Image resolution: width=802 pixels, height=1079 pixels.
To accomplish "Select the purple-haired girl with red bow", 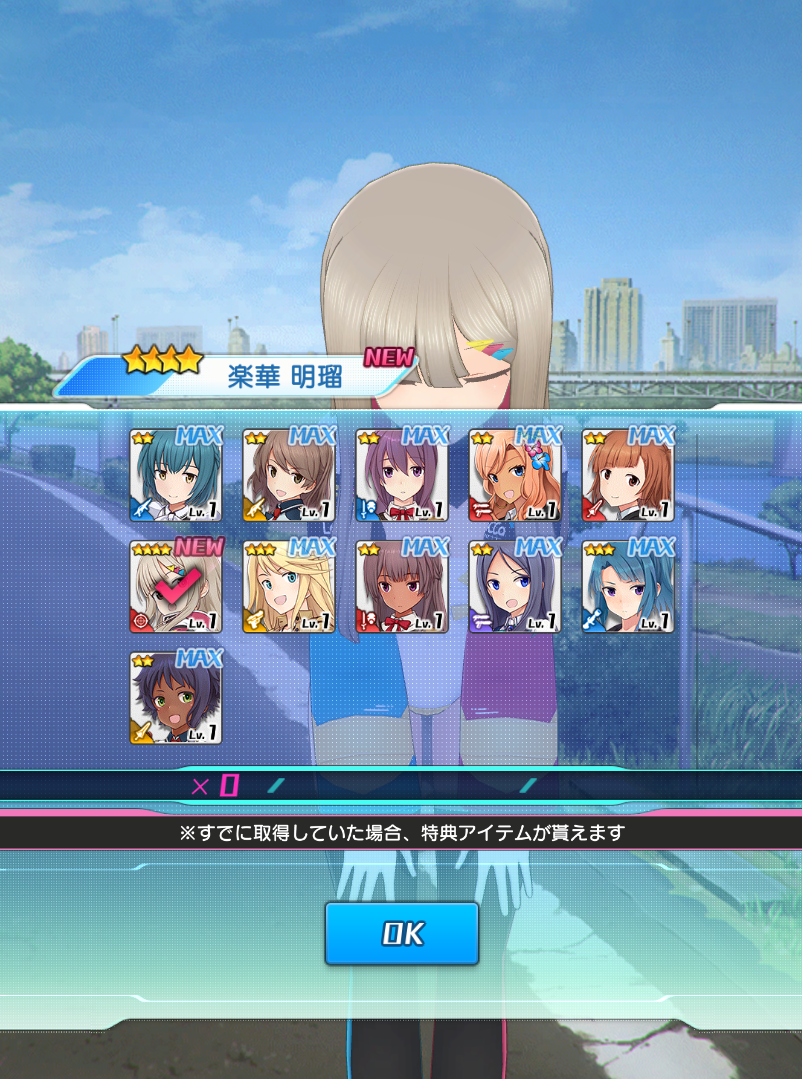I will tap(402, 476).
